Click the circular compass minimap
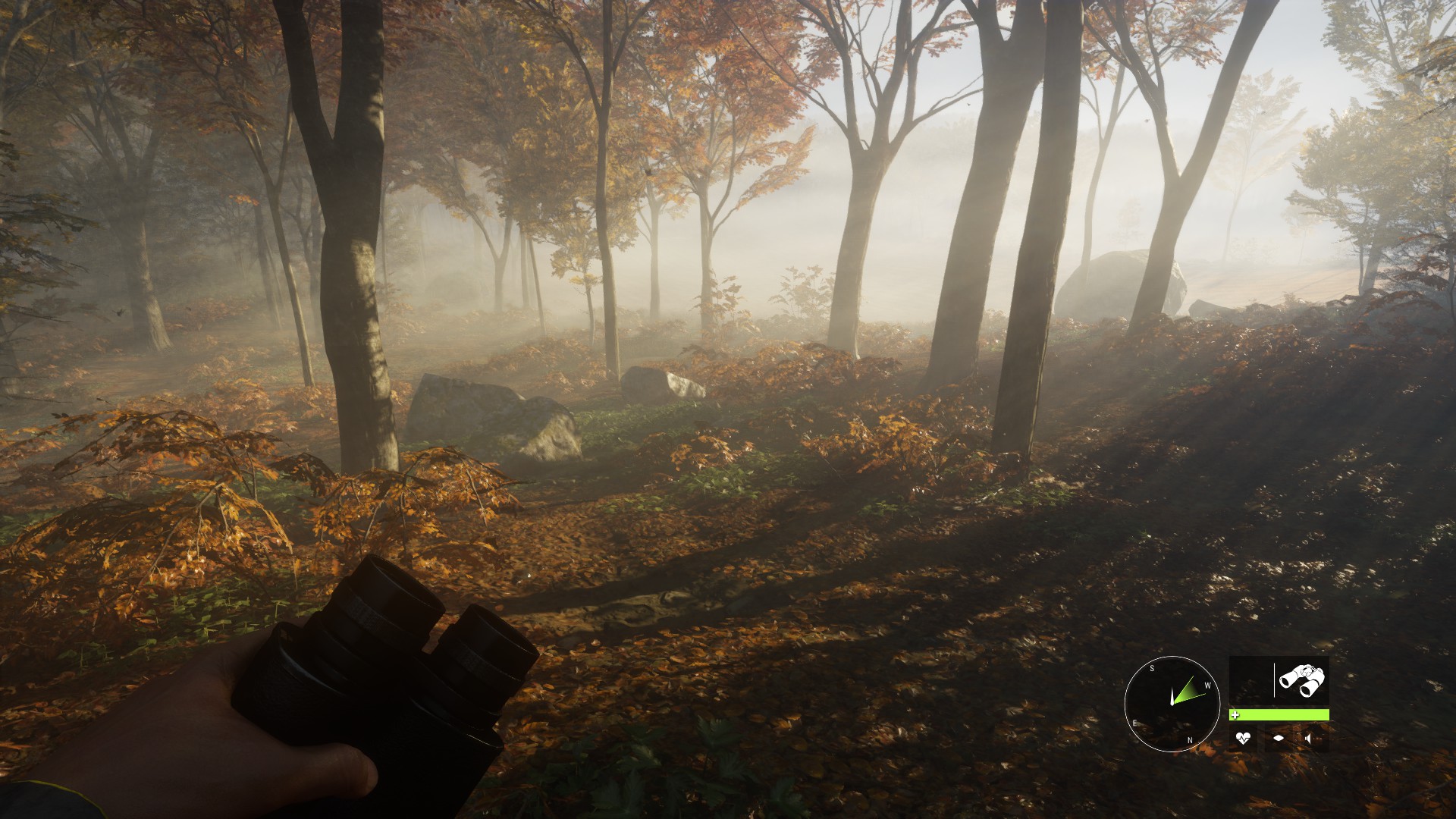 [x=1172, y=704]
